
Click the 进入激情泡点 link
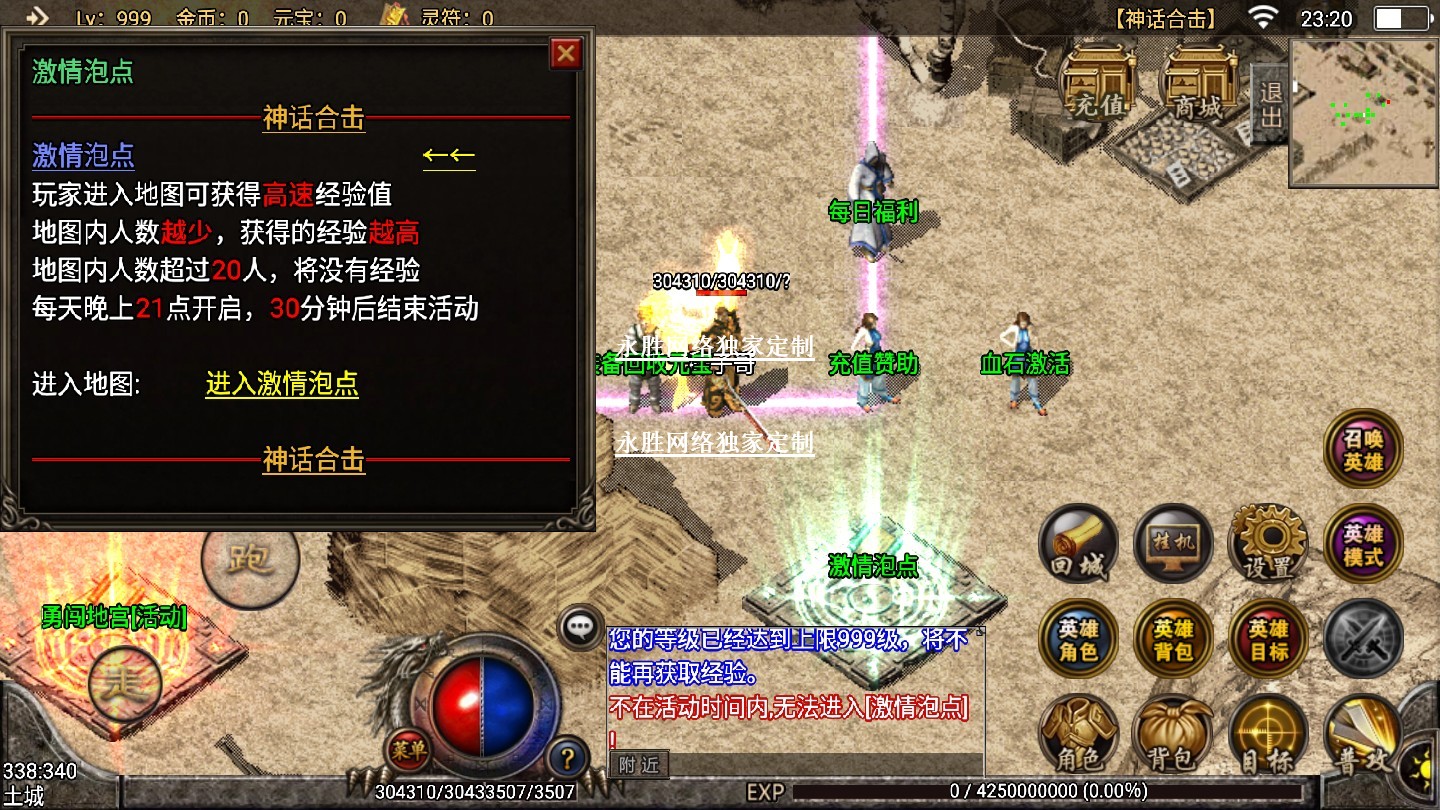coord(282,384)
